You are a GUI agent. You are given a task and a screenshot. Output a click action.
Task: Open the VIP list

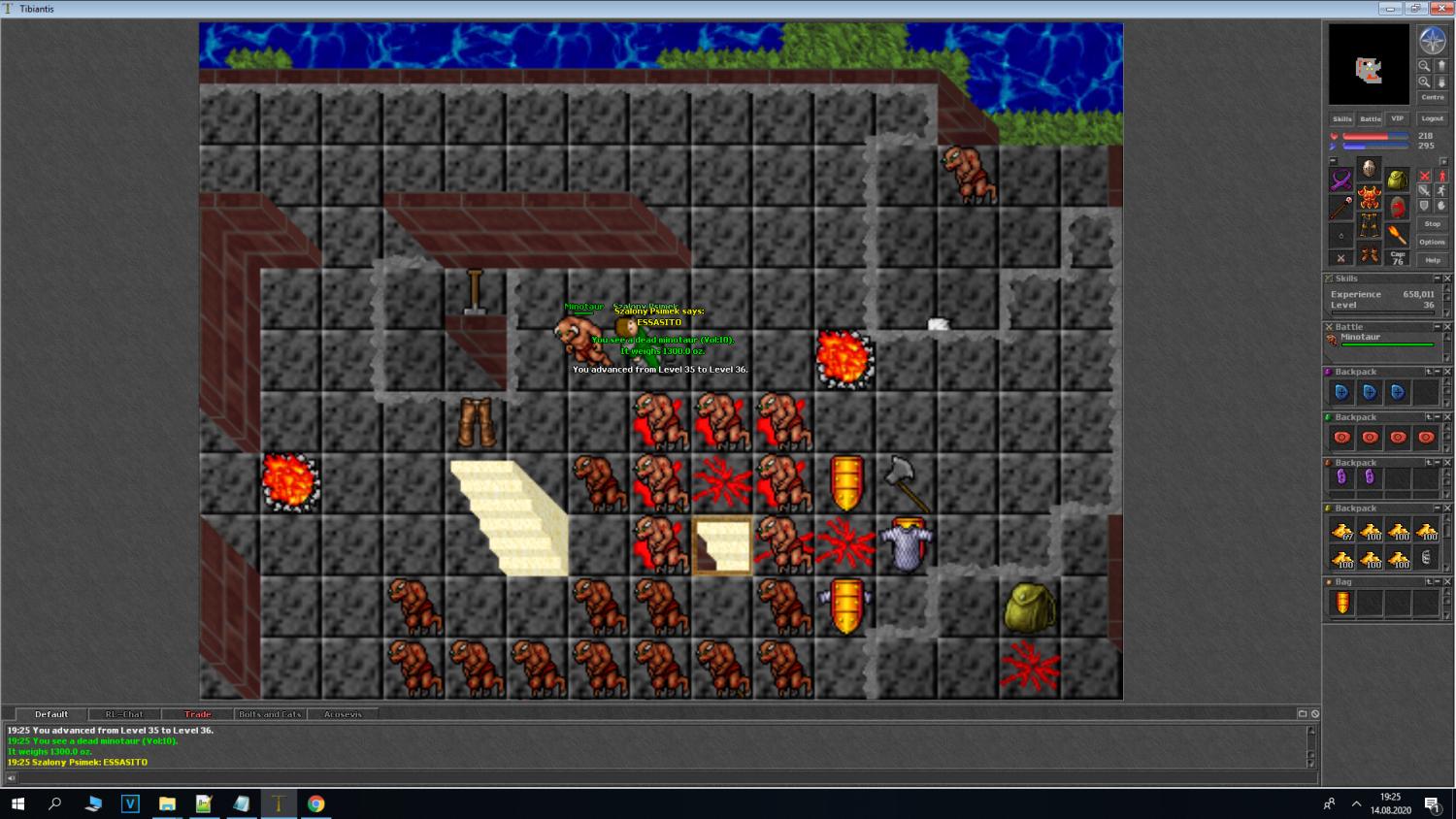pos(1397,118)
